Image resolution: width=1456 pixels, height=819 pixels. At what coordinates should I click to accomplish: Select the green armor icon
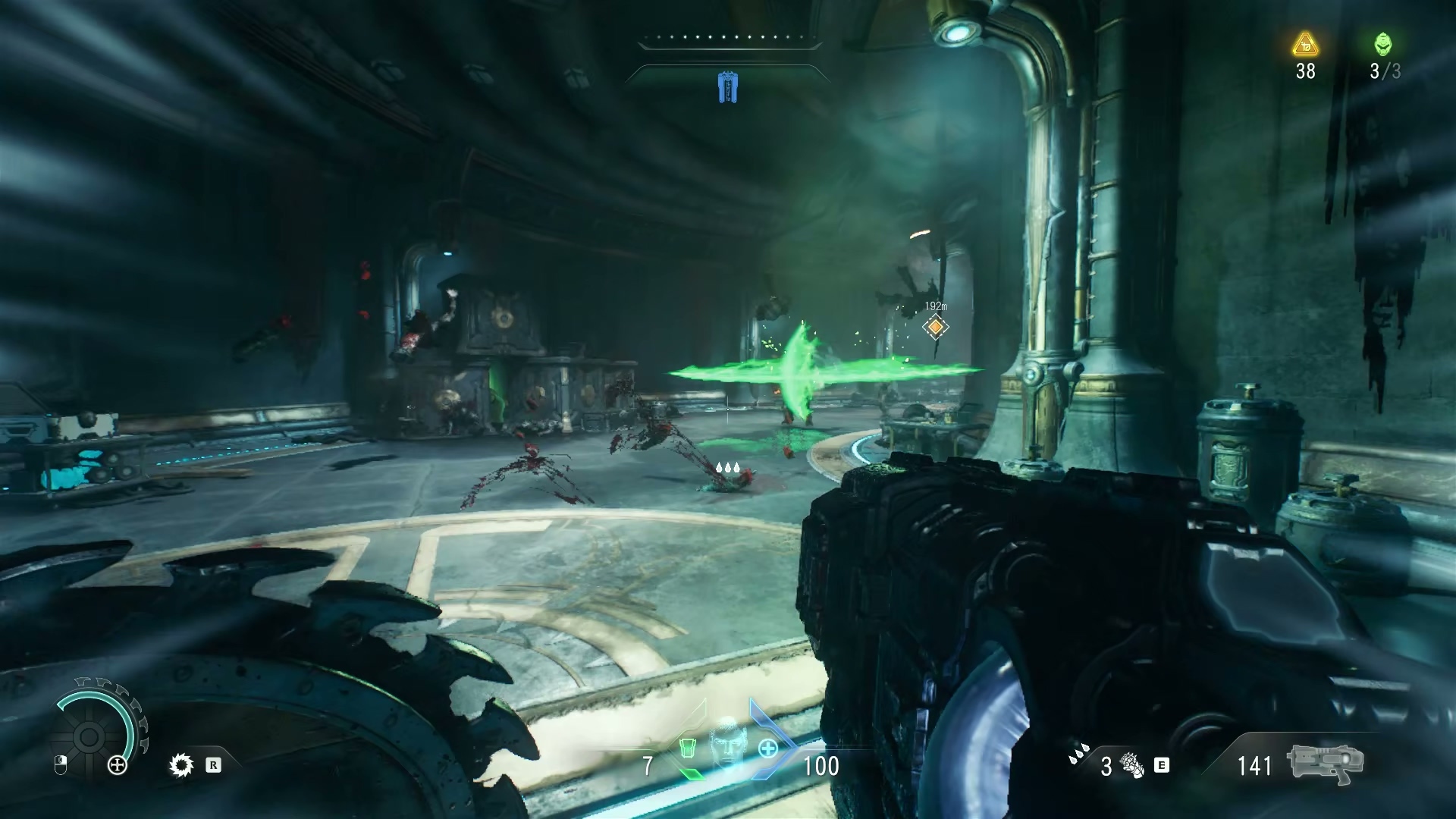point(687,748)
